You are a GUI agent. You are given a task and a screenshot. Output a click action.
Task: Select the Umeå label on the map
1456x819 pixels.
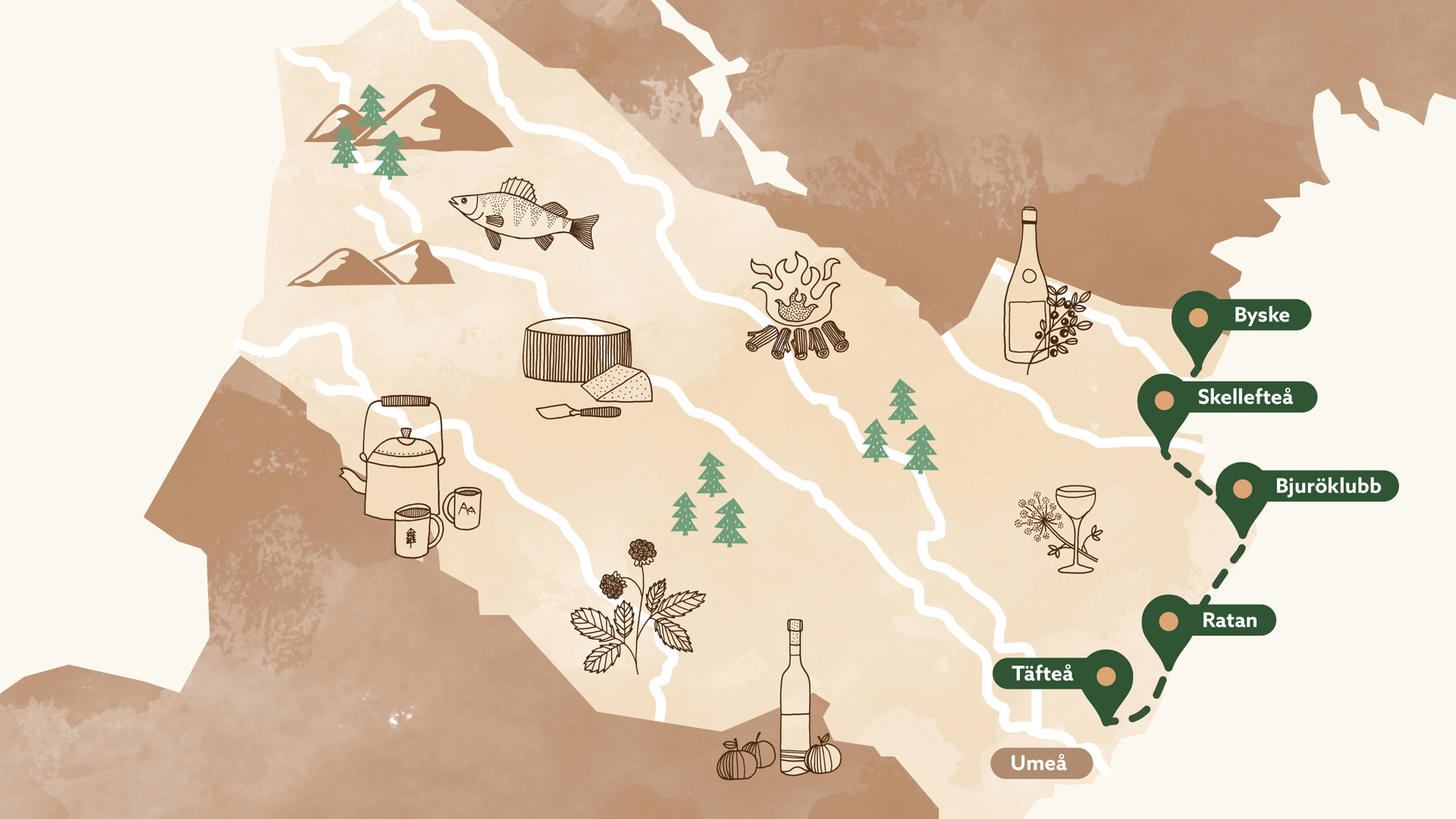click(1040, 763)
